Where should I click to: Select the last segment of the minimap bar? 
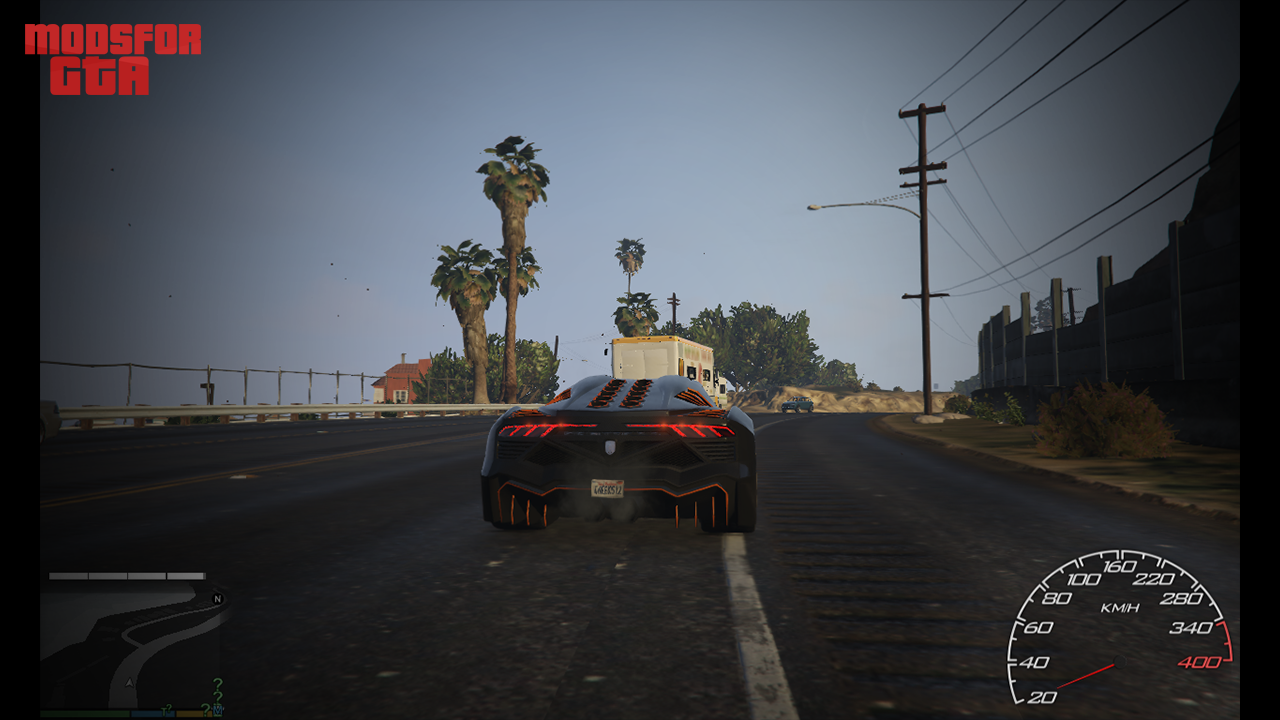coord(186,576)
